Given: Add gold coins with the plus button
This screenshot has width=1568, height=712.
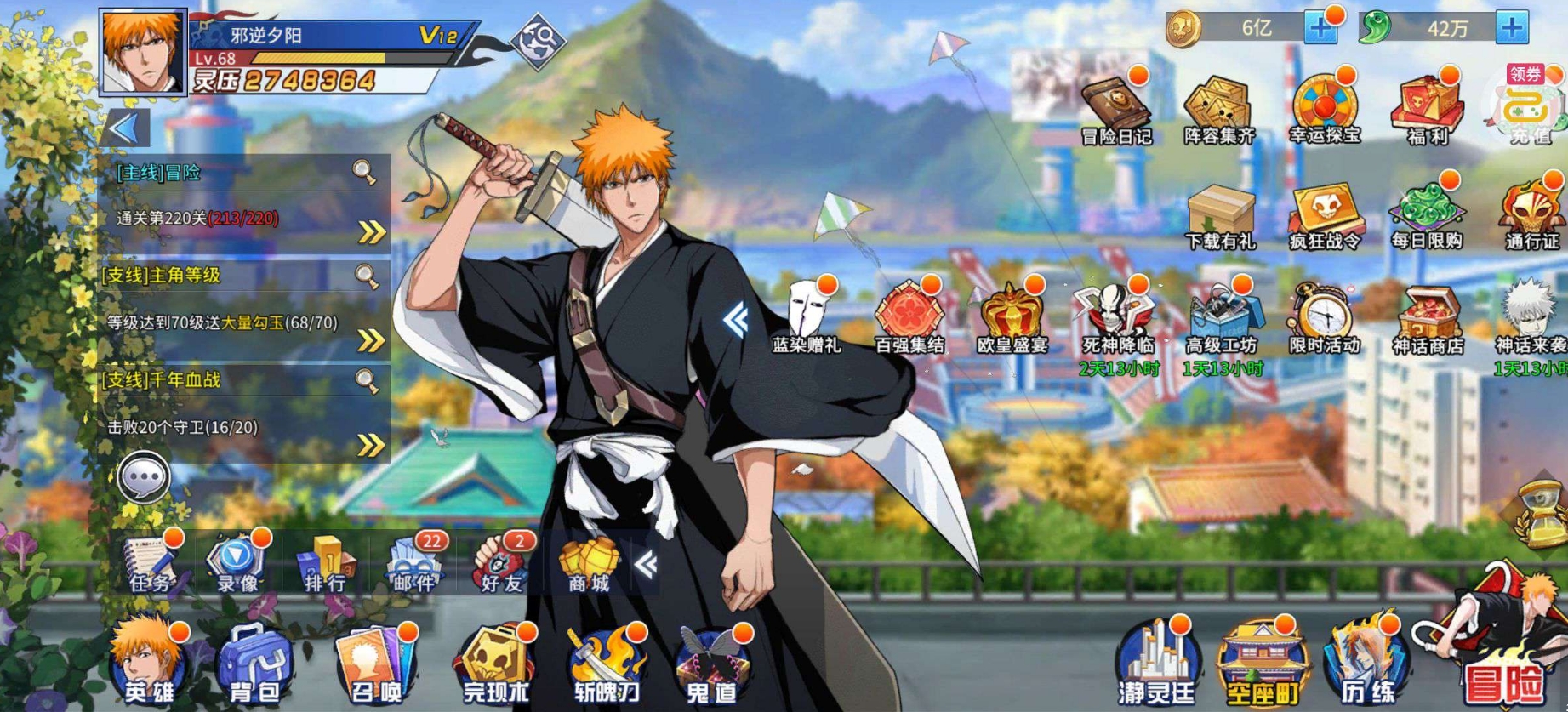Looking at the screenshot, I should (1320, 28).
